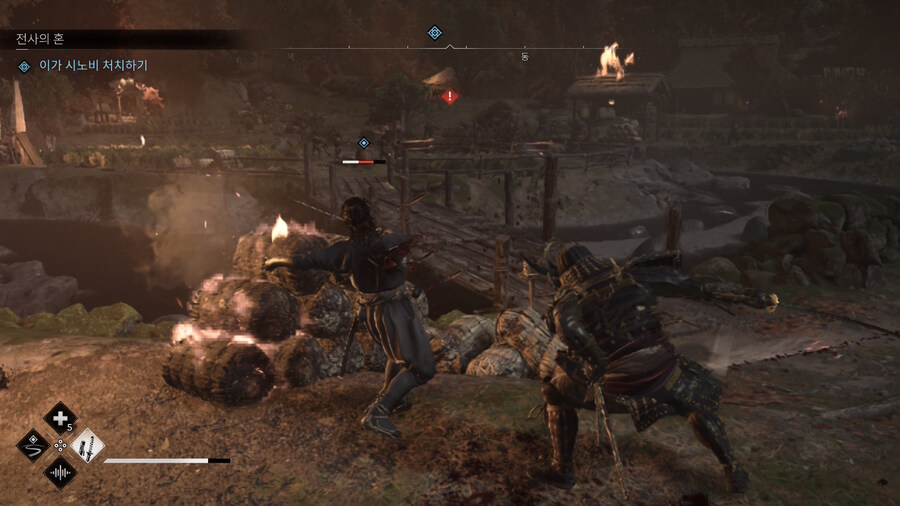The width and height of the screenshot is (900, 506).
Task: Select the healing plus-sign slot
Action: [x=60, y=418]
